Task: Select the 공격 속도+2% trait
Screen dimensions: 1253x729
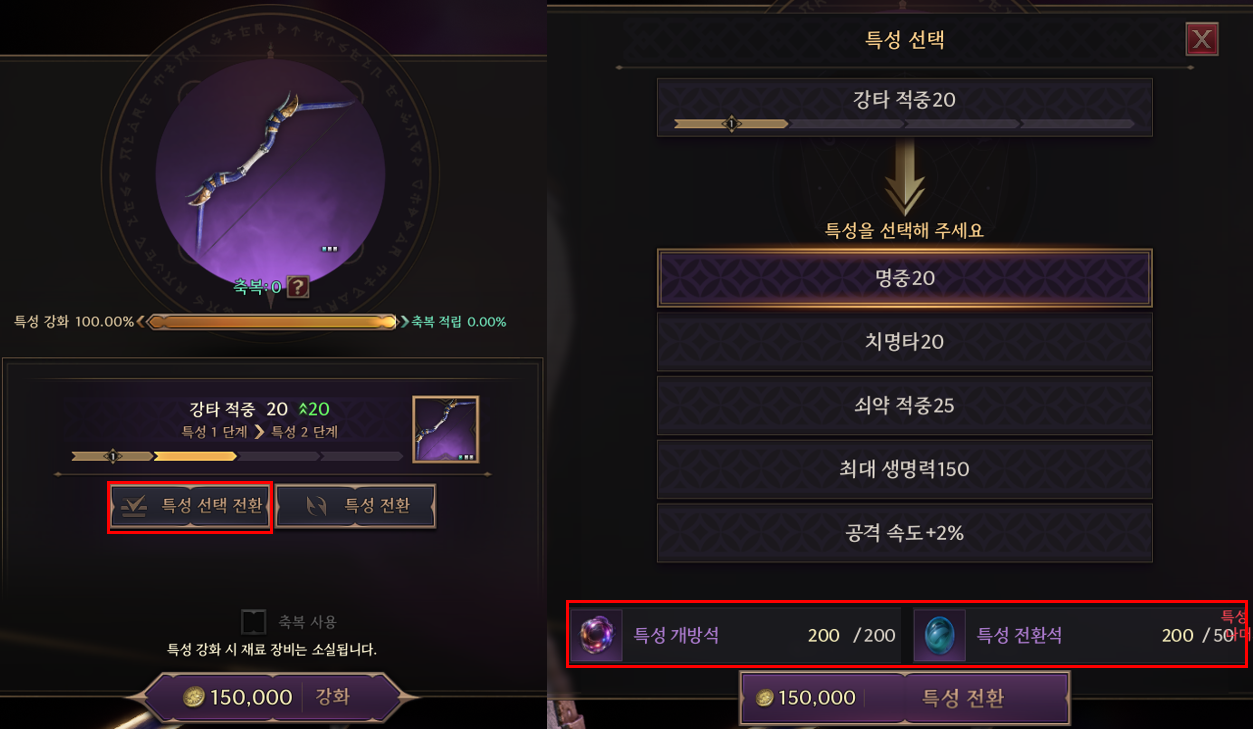Action: (904, 533)
